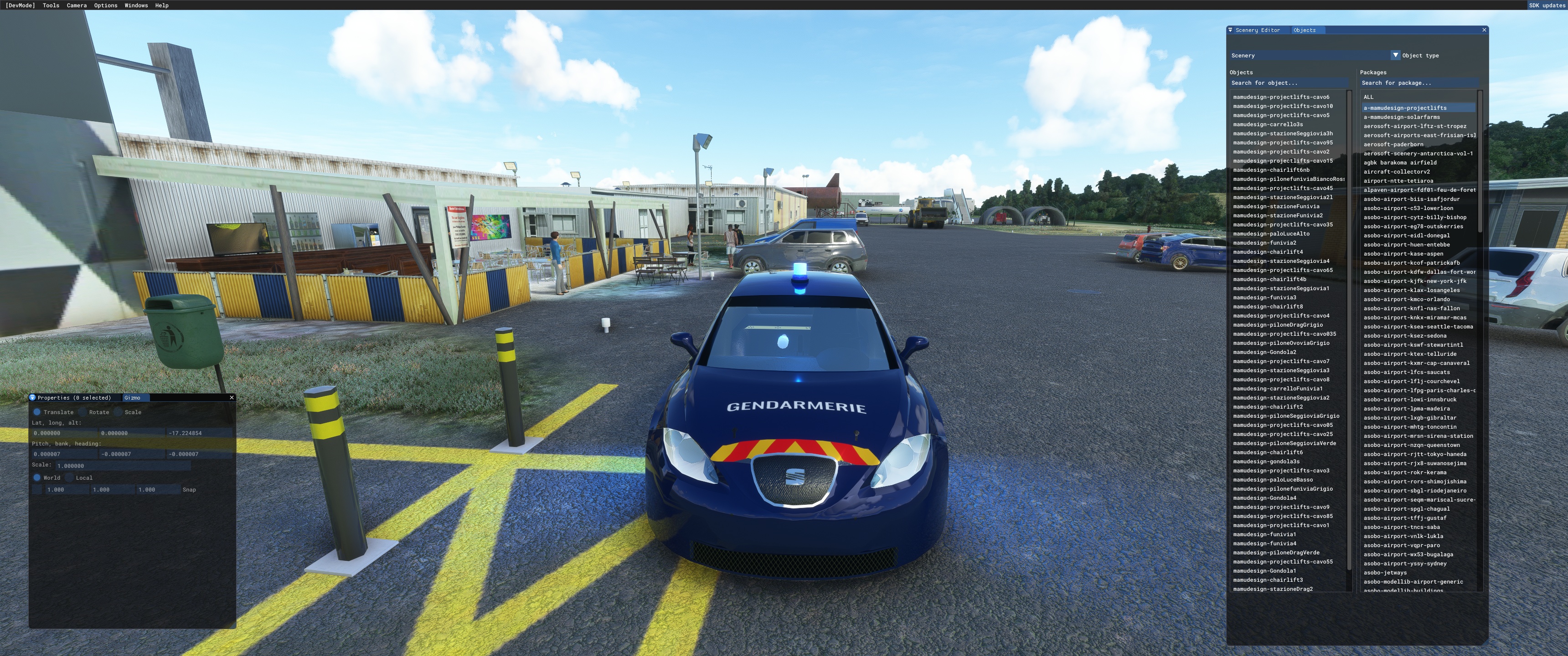The width and height of the screenshot is (1568, 656).
Task: Toggle the Snap checkbox
Action: (x=38, y=490)
